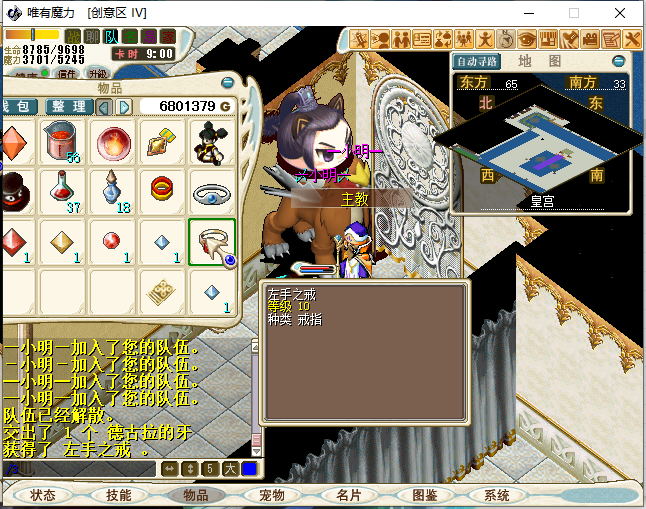Select the fire orb item
The height and width of the screenshot is (509, 646).
click(113, 142)
